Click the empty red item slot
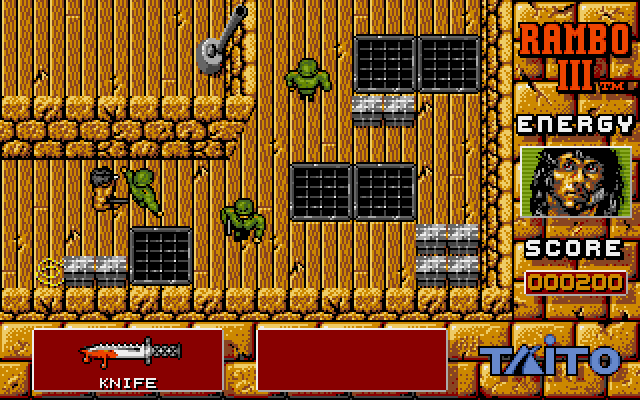 [351, 359]
